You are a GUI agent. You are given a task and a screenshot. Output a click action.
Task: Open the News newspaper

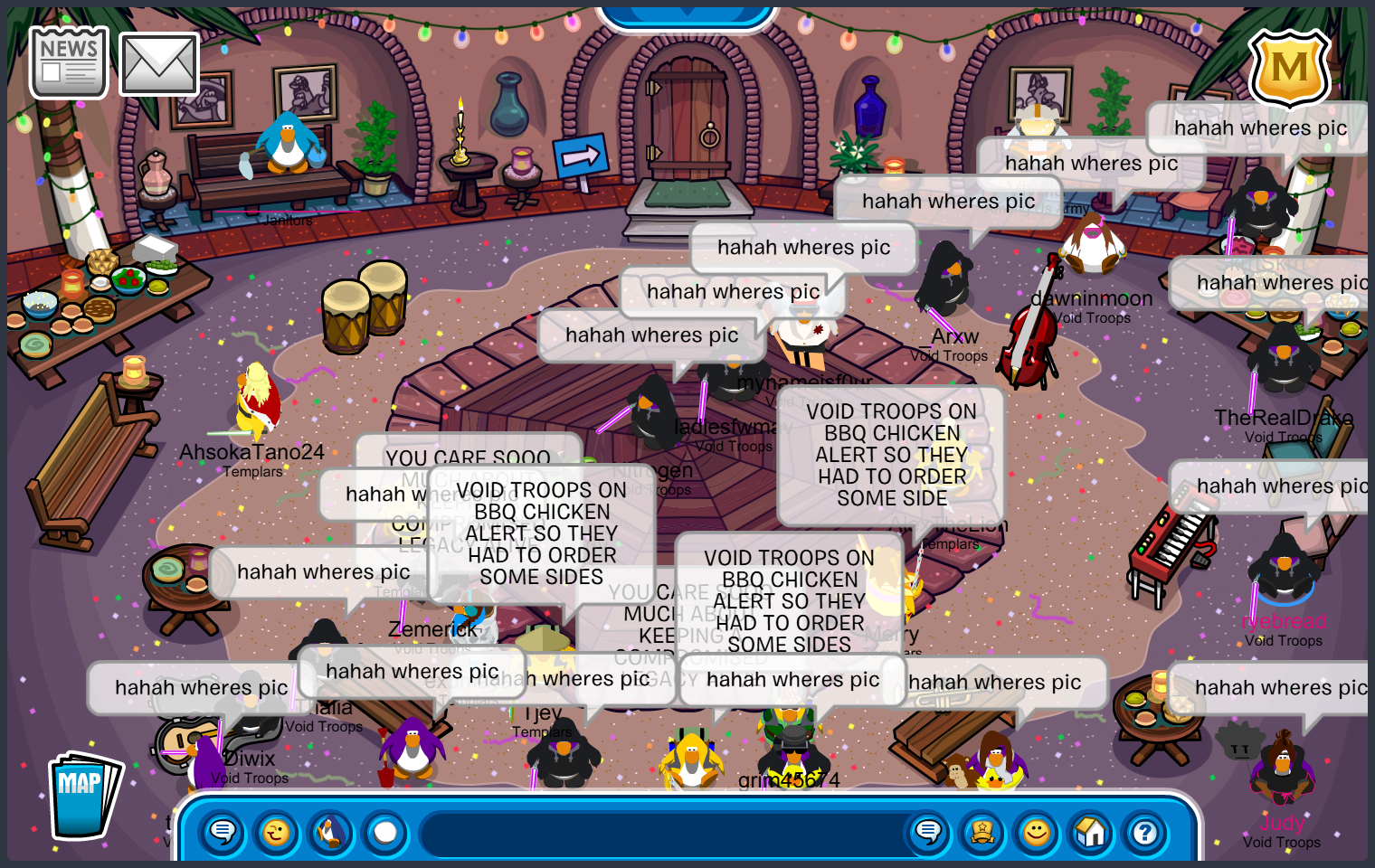(x=69, y=62)
